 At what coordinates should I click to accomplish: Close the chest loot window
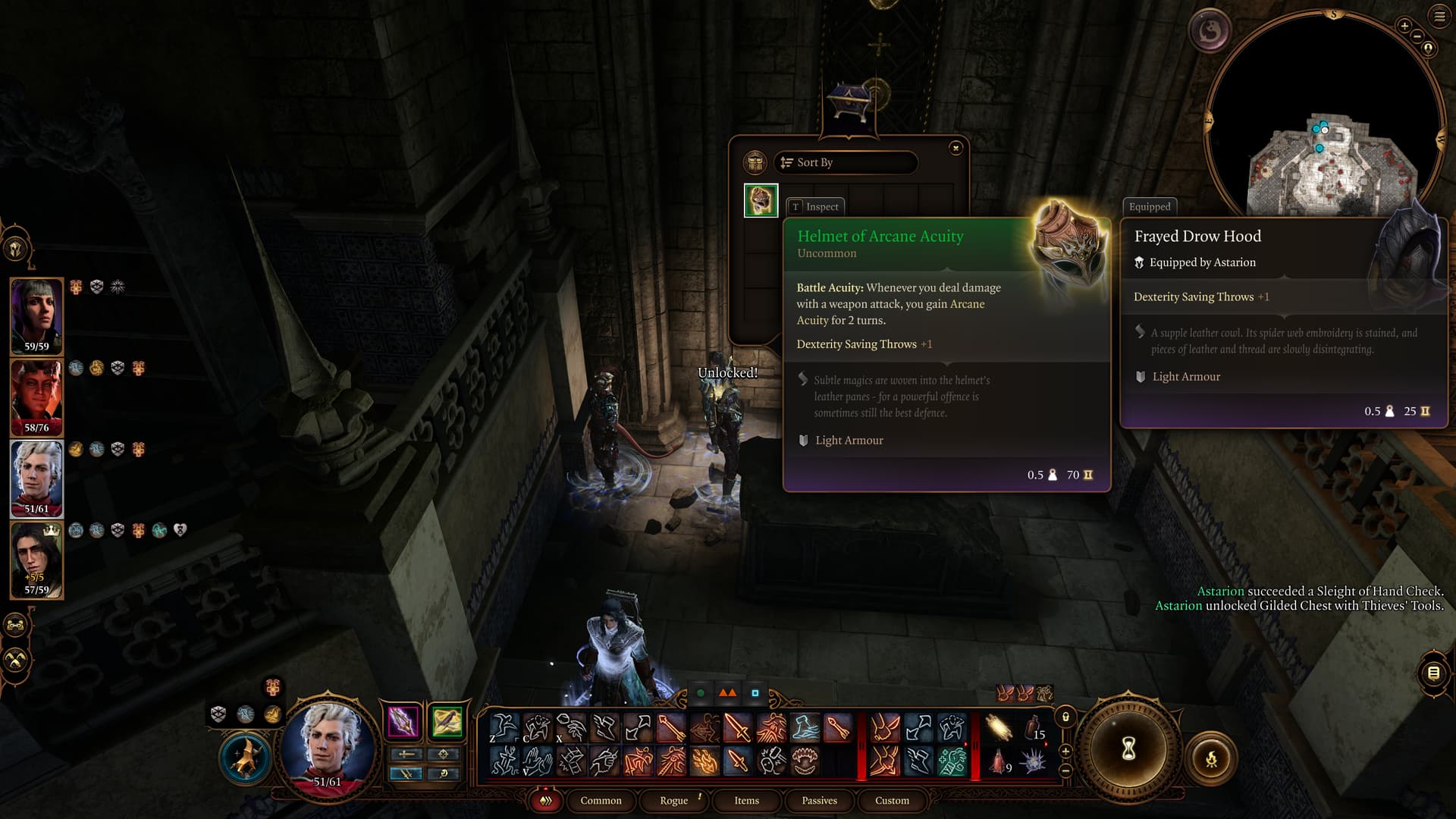coord(955,148)
